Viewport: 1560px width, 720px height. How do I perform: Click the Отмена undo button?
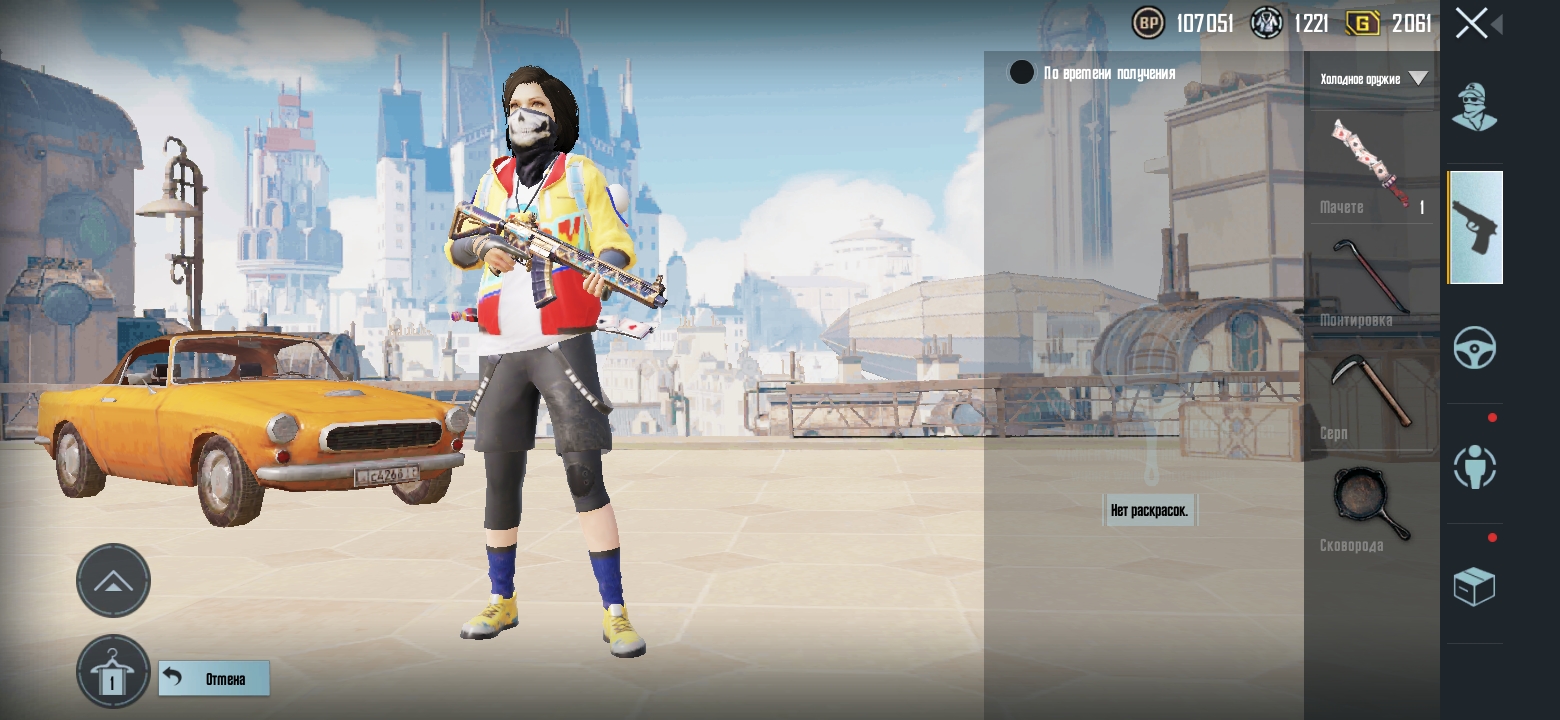(x=214, y=679)
